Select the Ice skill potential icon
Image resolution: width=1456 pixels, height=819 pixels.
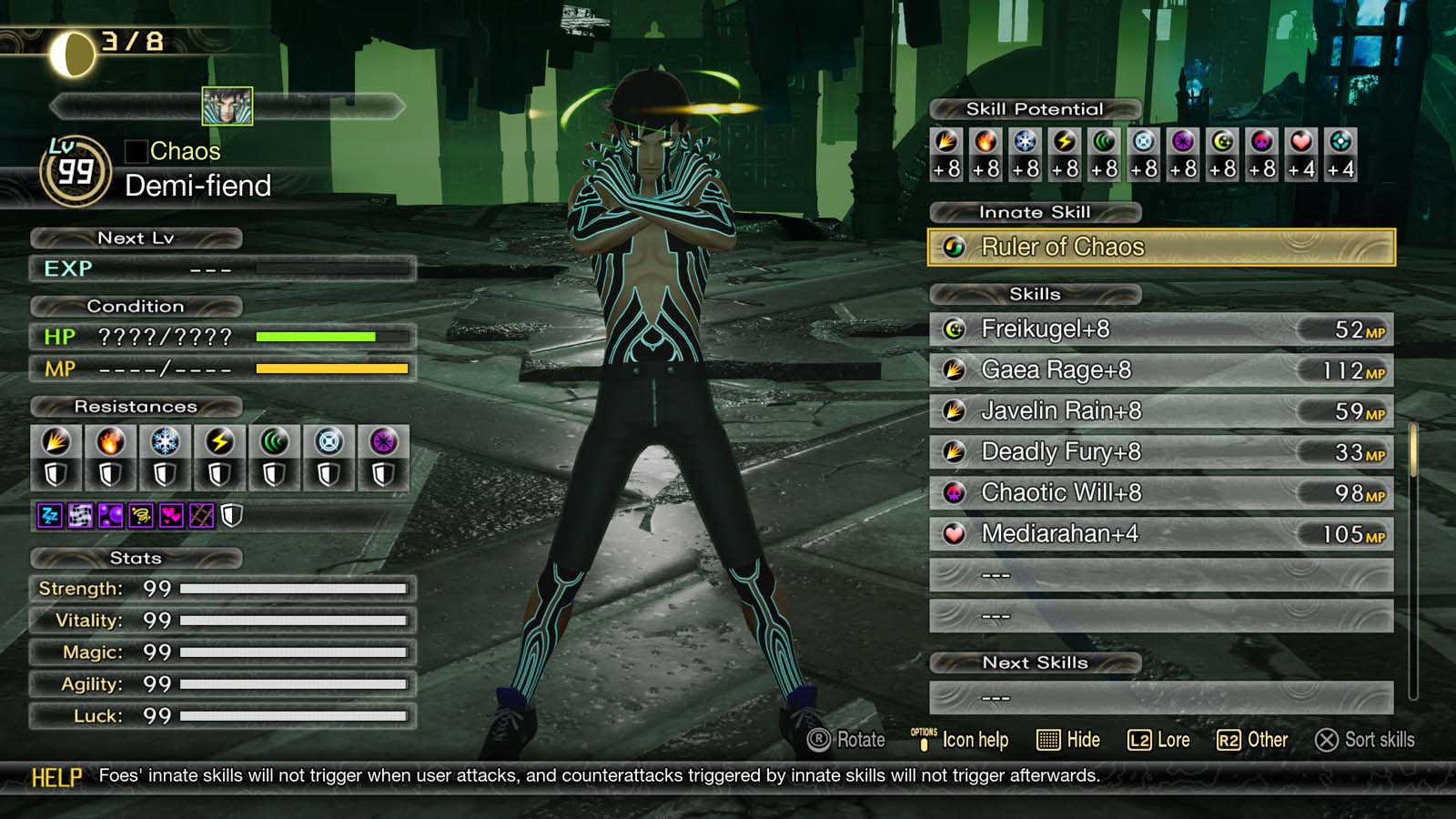click(1023, 143)
